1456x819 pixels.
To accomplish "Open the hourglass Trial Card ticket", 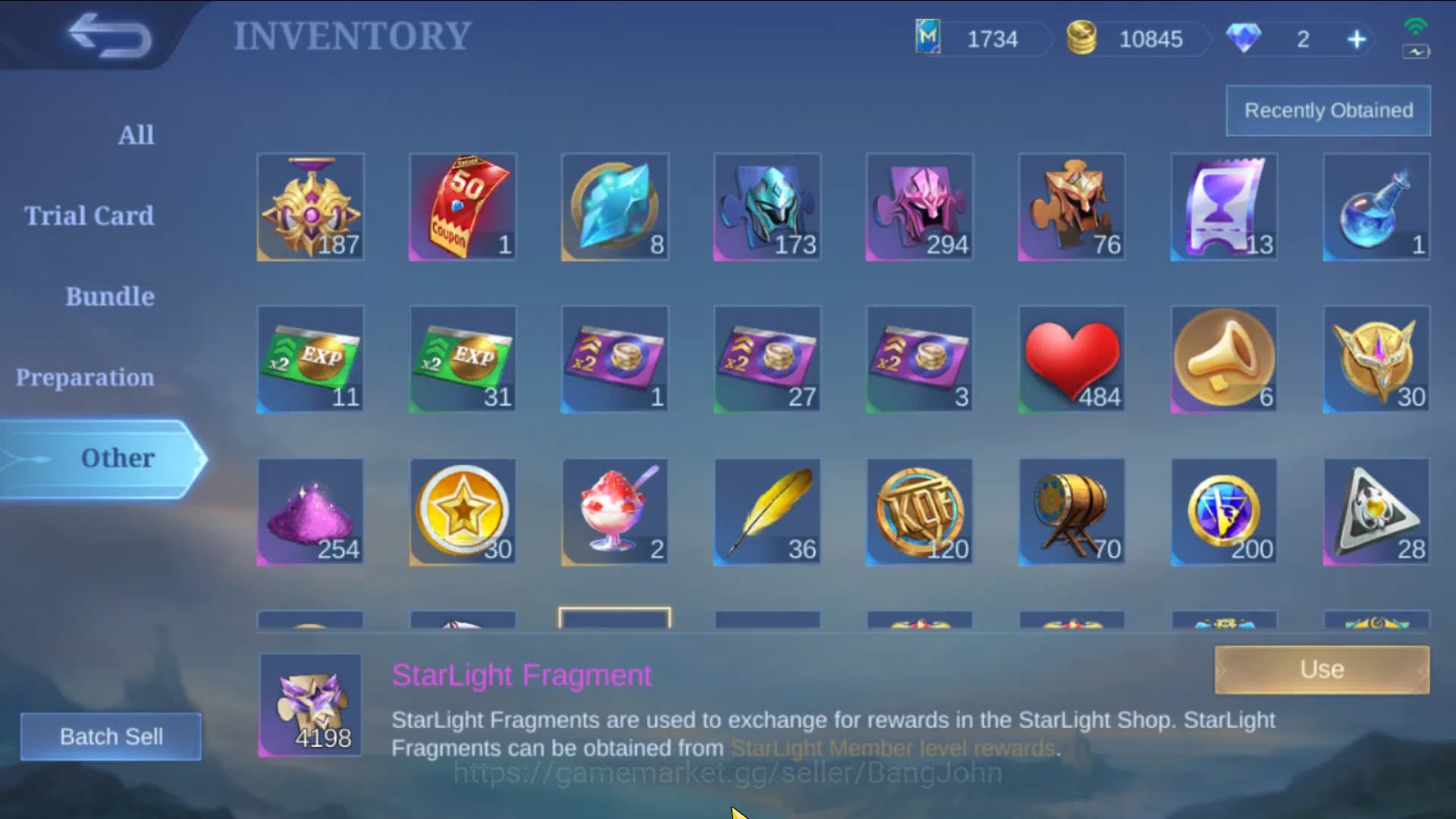I will click(1224, 206).
